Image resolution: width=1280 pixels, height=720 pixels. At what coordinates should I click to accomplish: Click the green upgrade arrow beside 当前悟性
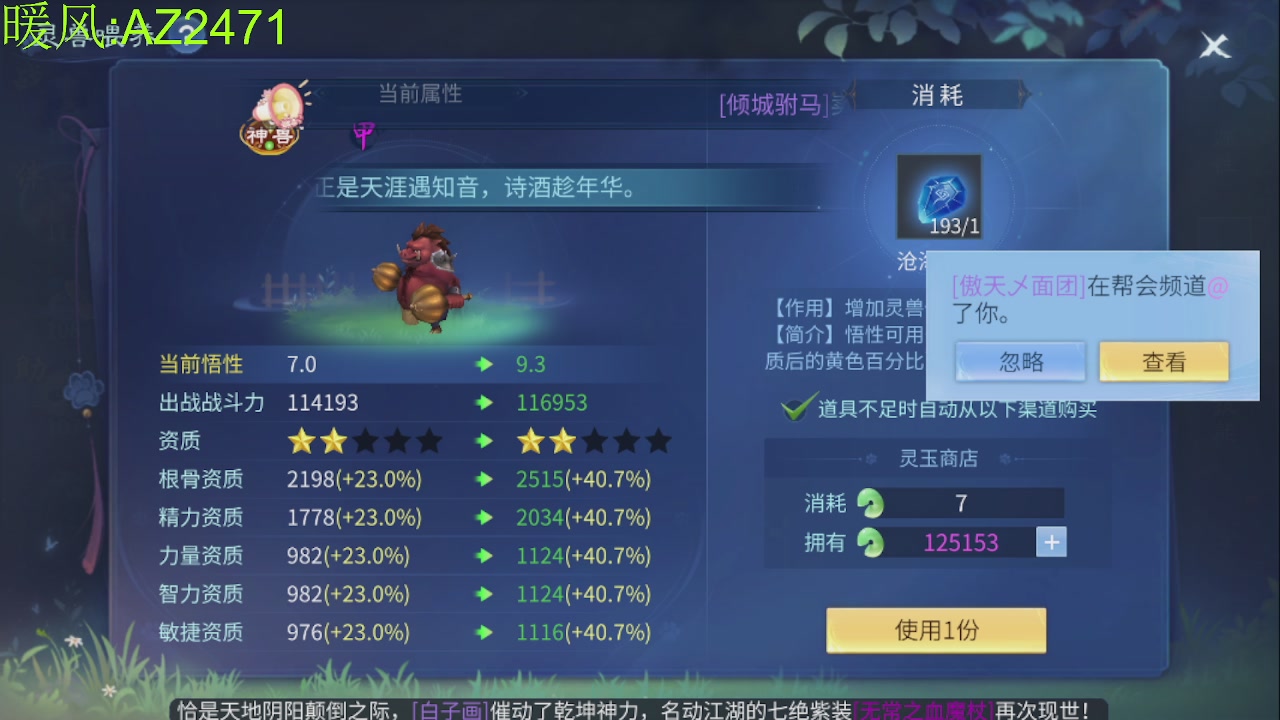[x=484, y=365]
